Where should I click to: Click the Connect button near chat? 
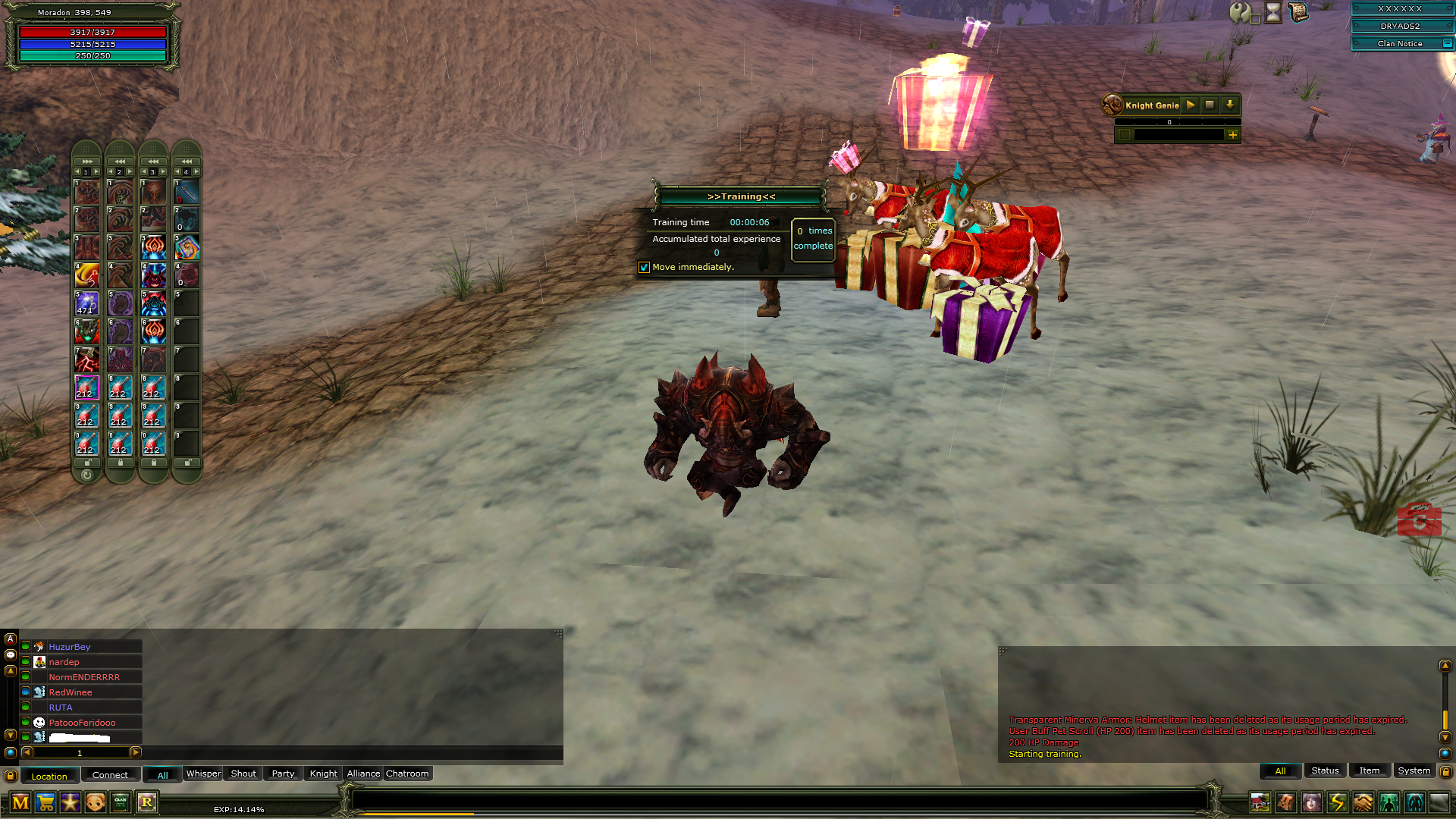point(110,775)
